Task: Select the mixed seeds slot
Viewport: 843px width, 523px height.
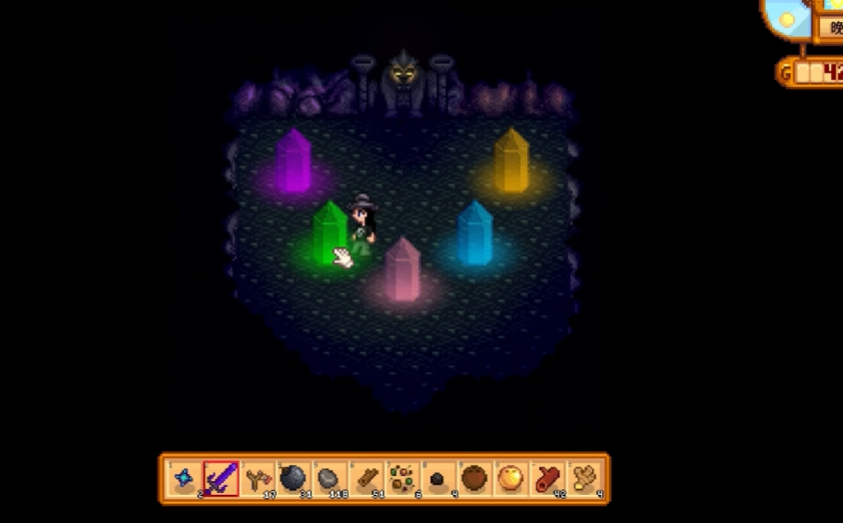Action: click(402, 479)
